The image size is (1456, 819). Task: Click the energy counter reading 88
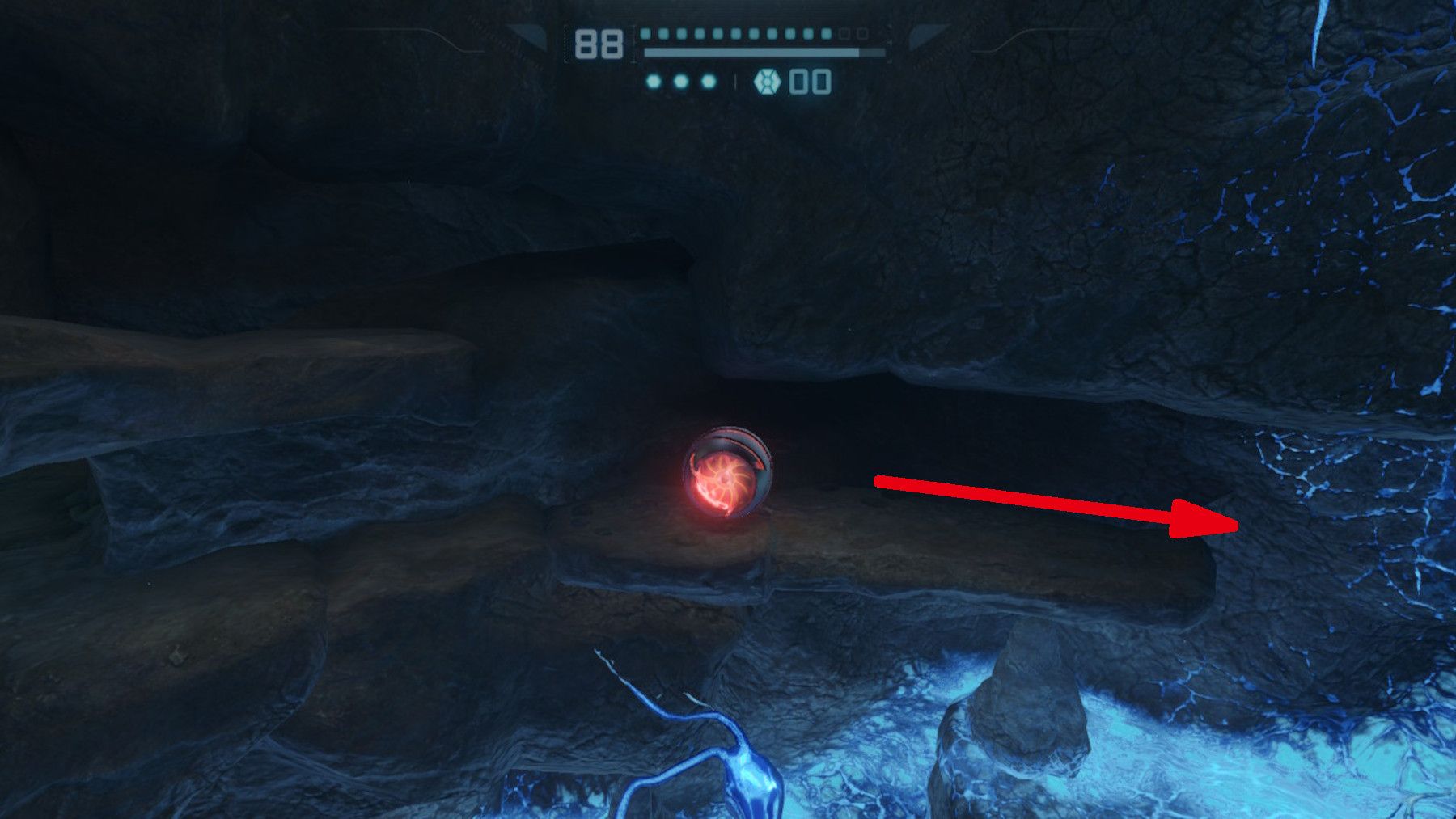599,44
